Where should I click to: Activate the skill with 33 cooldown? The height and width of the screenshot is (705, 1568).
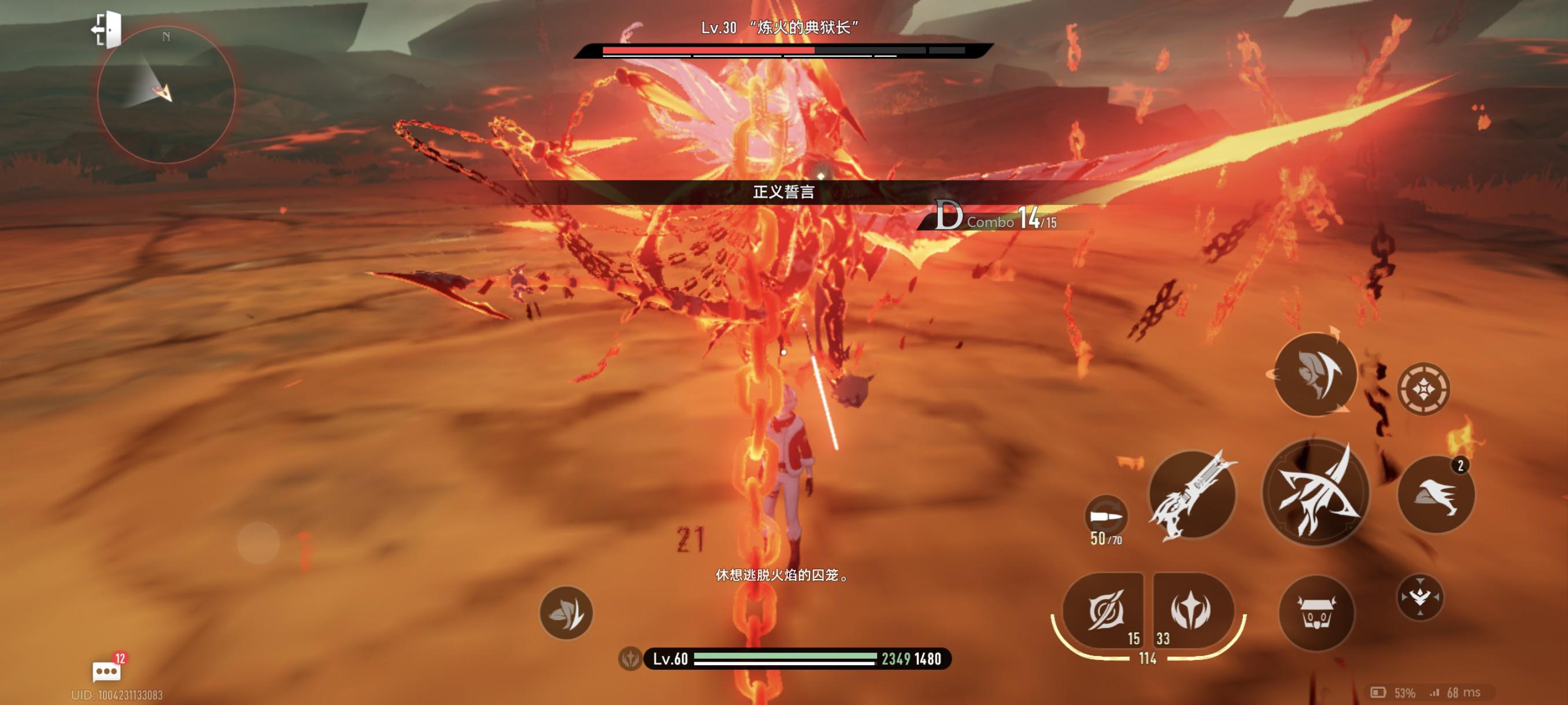point(1192,611)
